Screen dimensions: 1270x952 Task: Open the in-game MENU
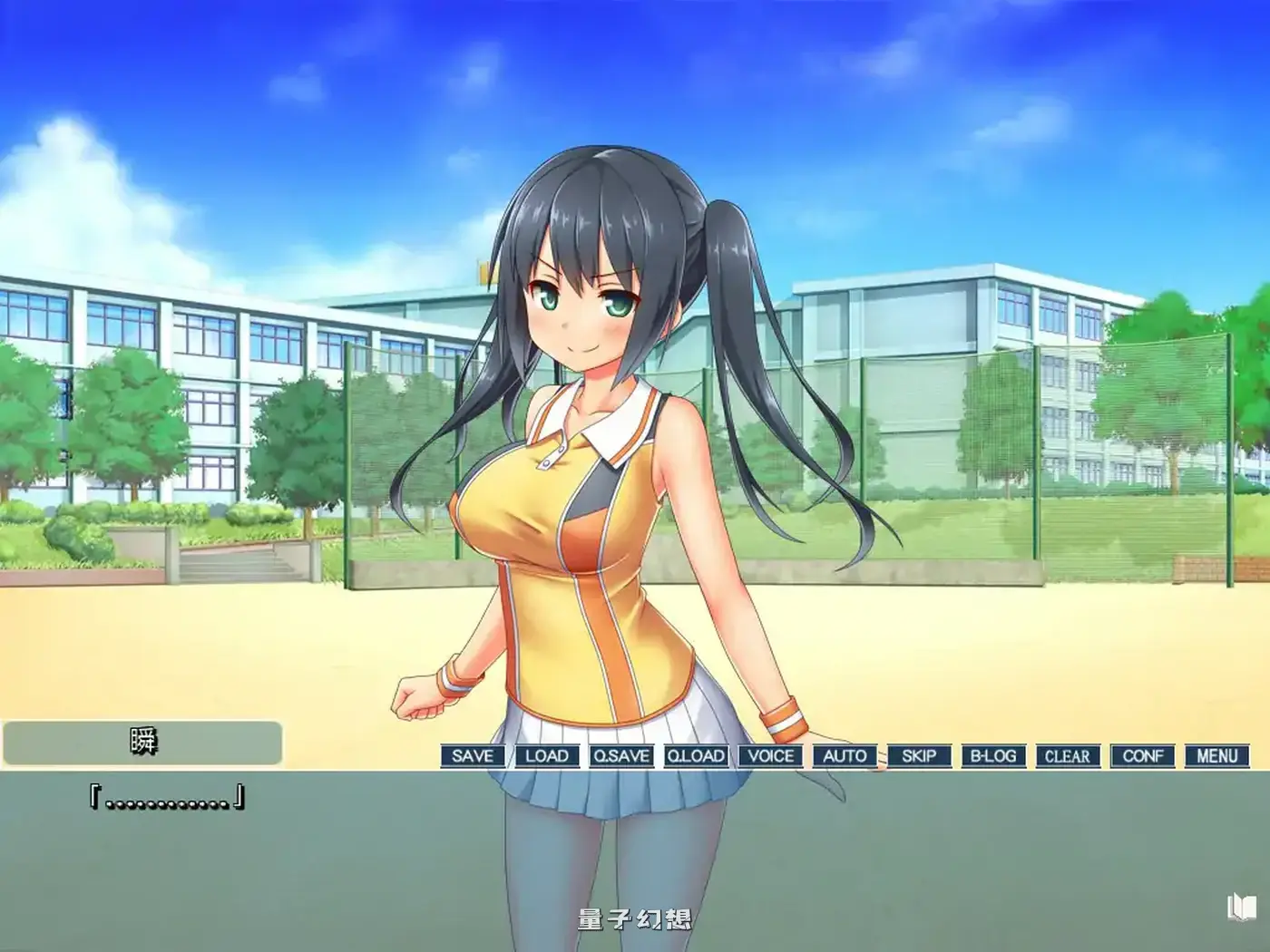click(1218, 755)
